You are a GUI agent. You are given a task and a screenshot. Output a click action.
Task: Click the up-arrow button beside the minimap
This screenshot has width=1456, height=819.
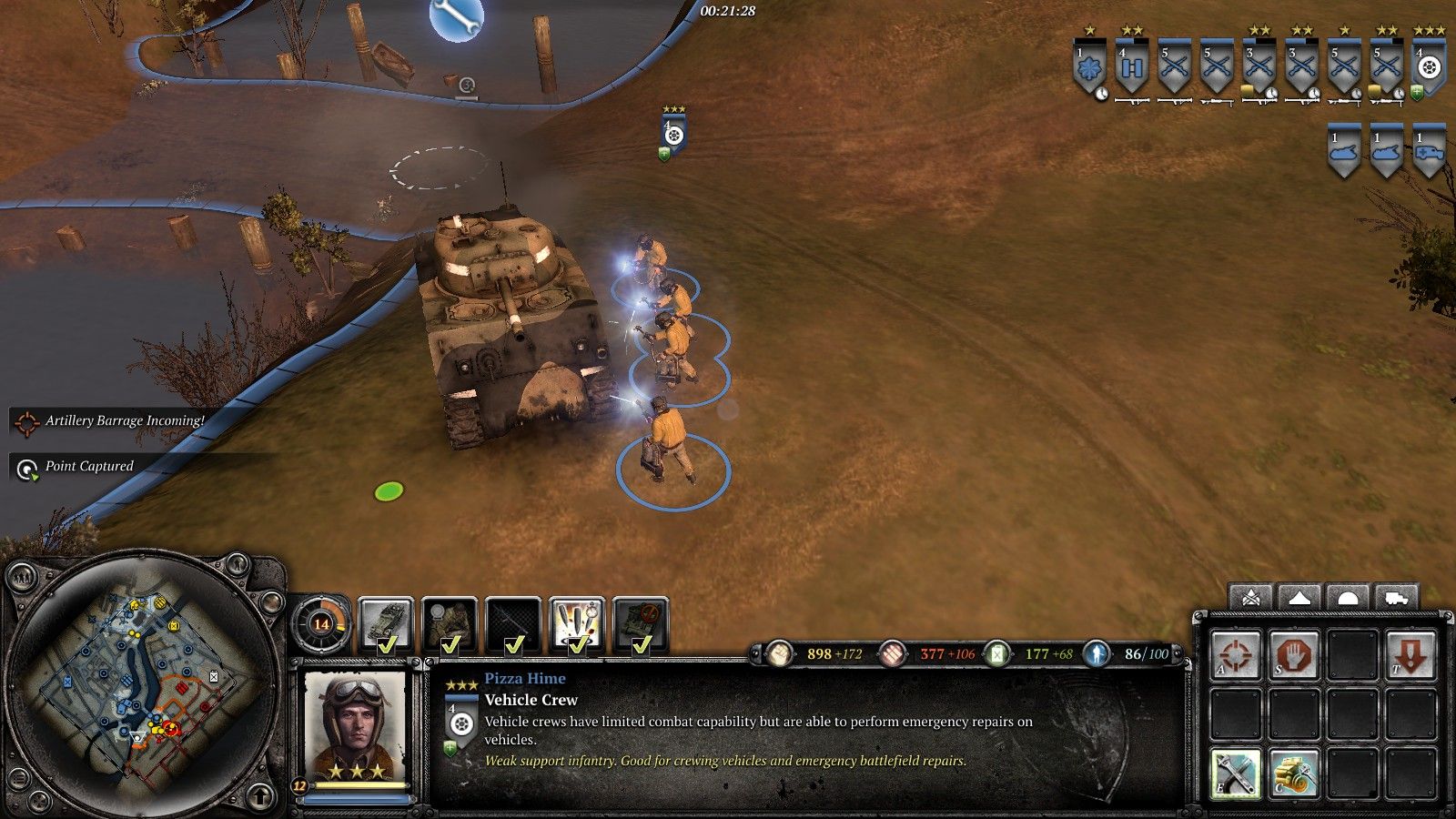[x=261, y=797]
